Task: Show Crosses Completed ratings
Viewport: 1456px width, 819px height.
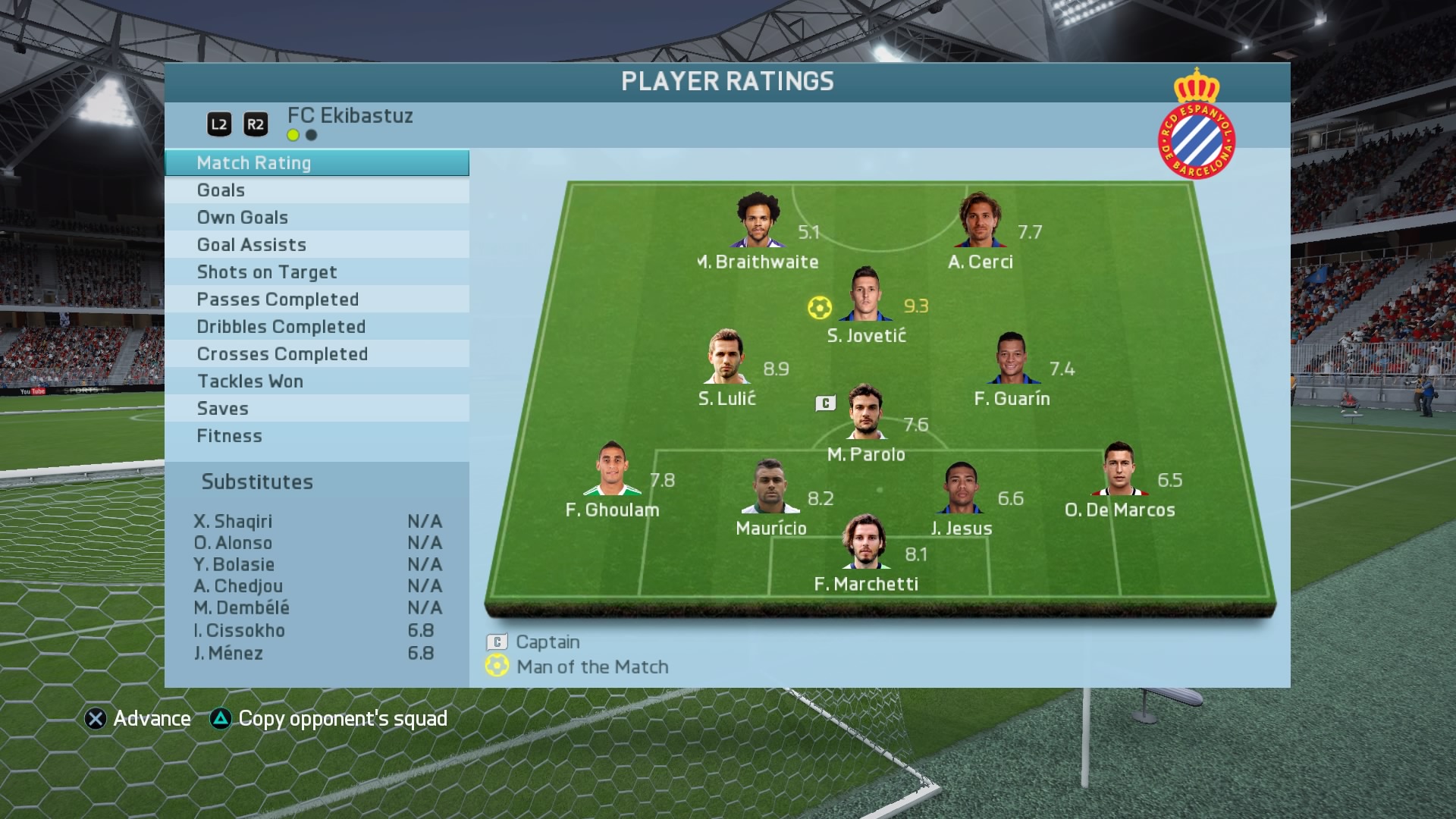Action: (x=316, y=354)
